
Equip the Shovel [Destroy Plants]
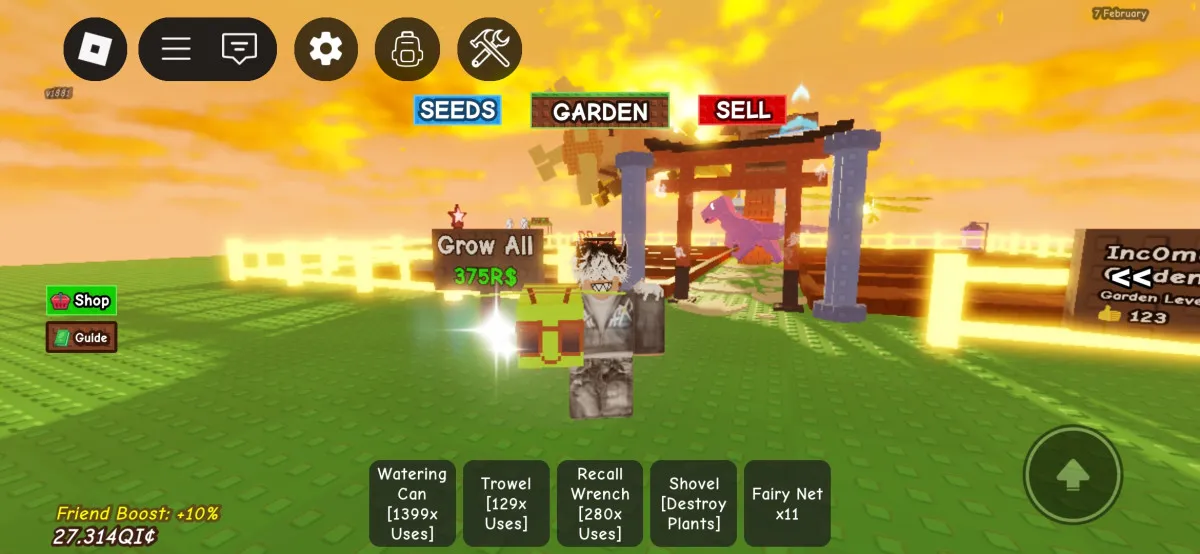(693, 503)
